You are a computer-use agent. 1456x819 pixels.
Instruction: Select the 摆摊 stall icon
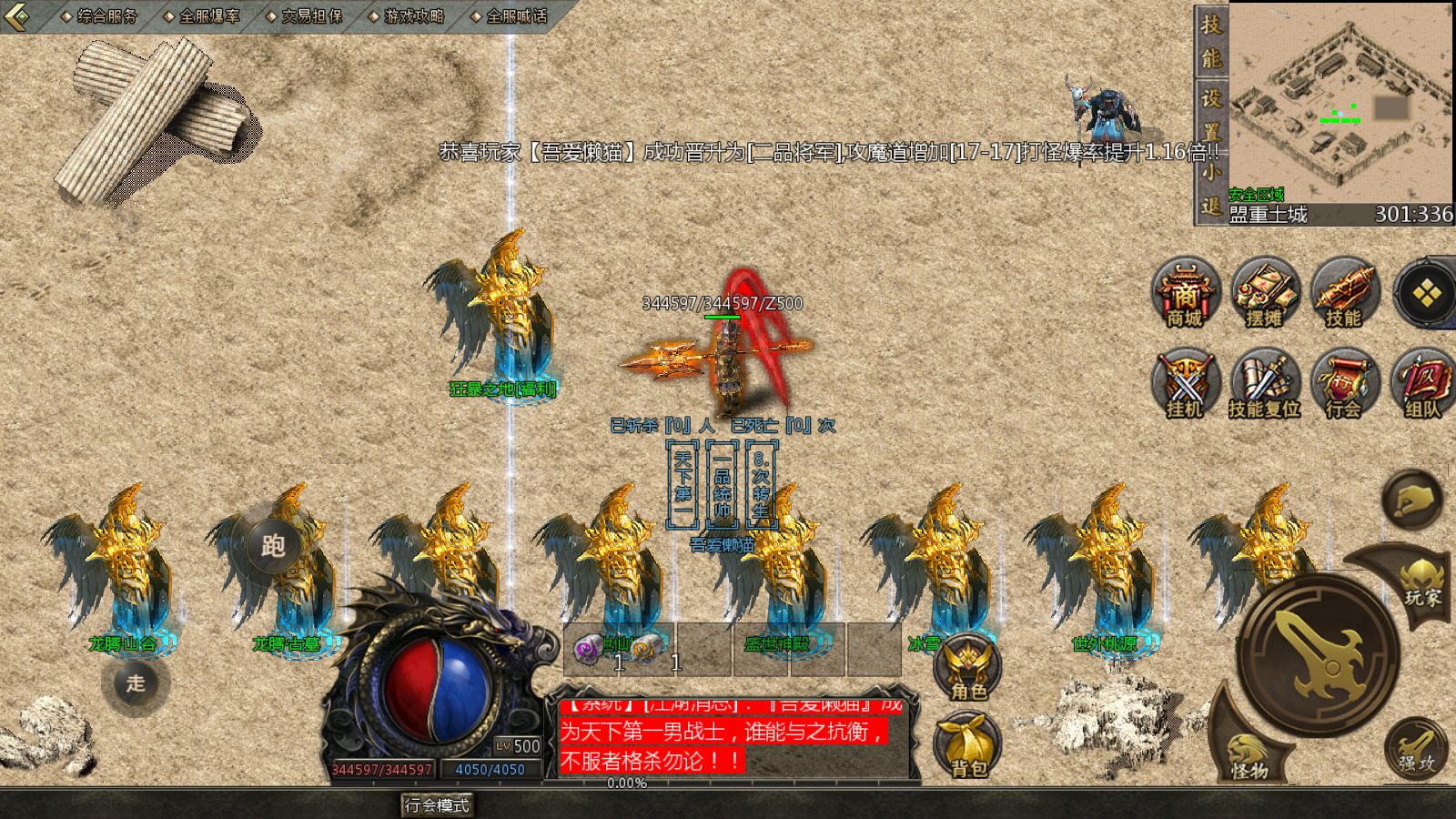pyautogui.click(x=1264, y=293)
